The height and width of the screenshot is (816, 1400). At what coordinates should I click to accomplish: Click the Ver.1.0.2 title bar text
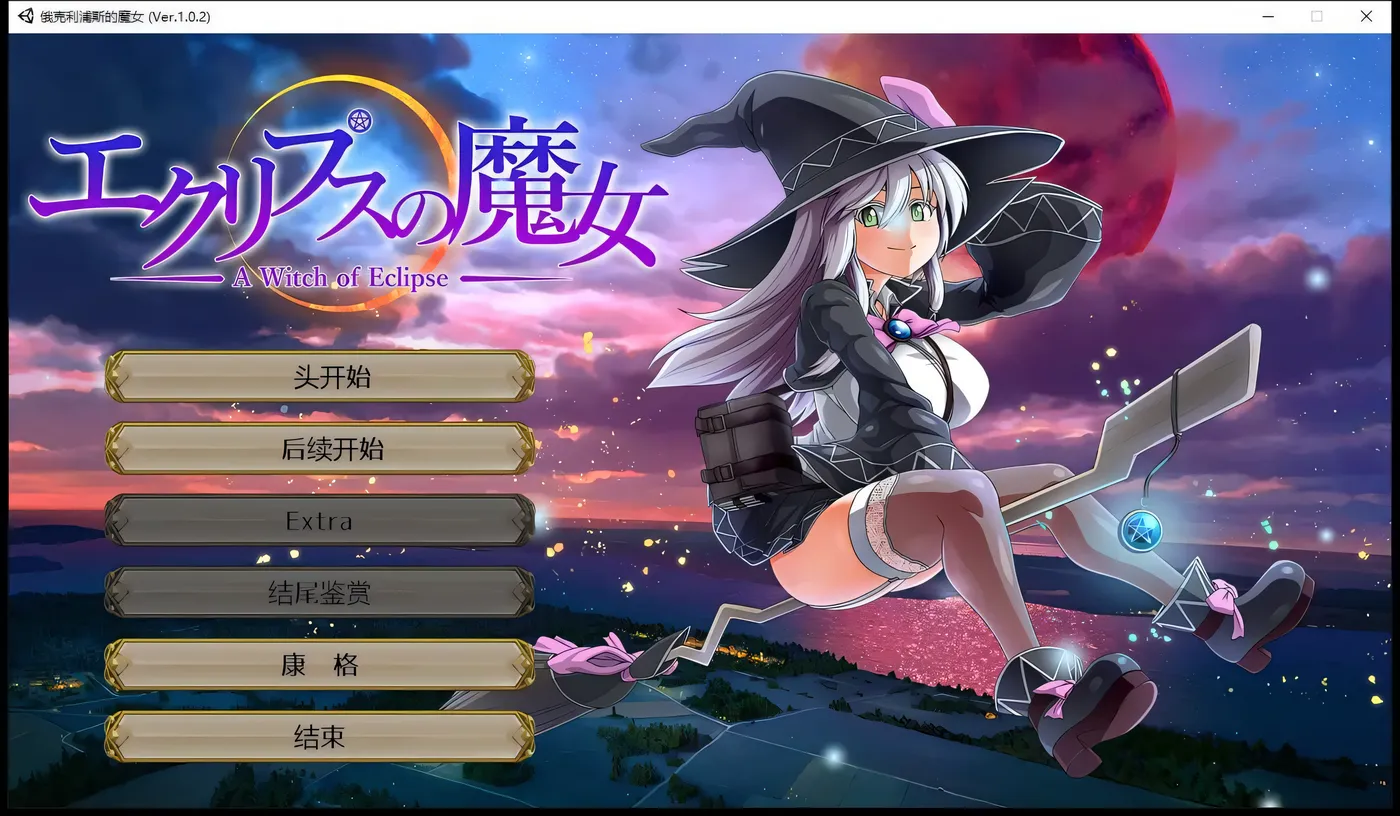pyautogui.click(x=182, y=16)
